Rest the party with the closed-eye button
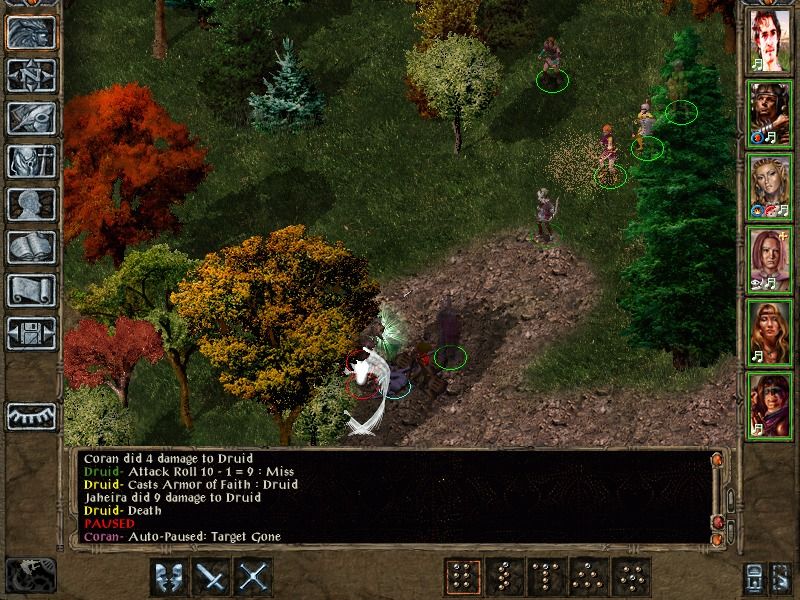The width and height of the screenshot is (800, 600). [30, 415]
